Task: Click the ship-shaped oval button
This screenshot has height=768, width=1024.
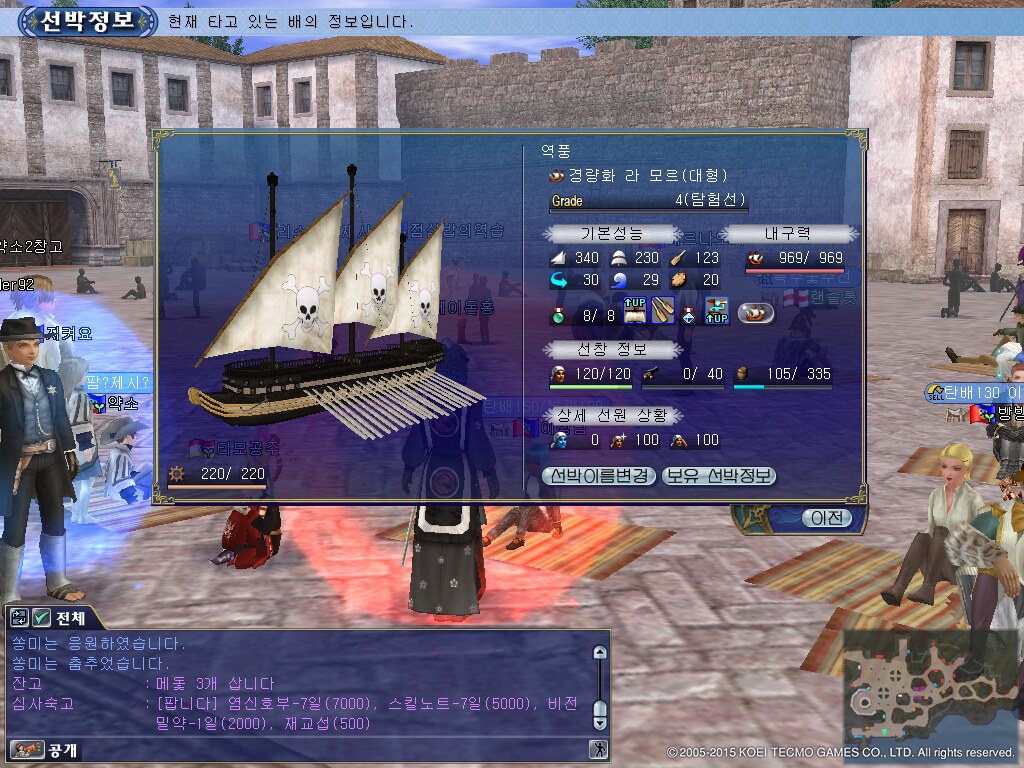Action: tap(756, 313)
